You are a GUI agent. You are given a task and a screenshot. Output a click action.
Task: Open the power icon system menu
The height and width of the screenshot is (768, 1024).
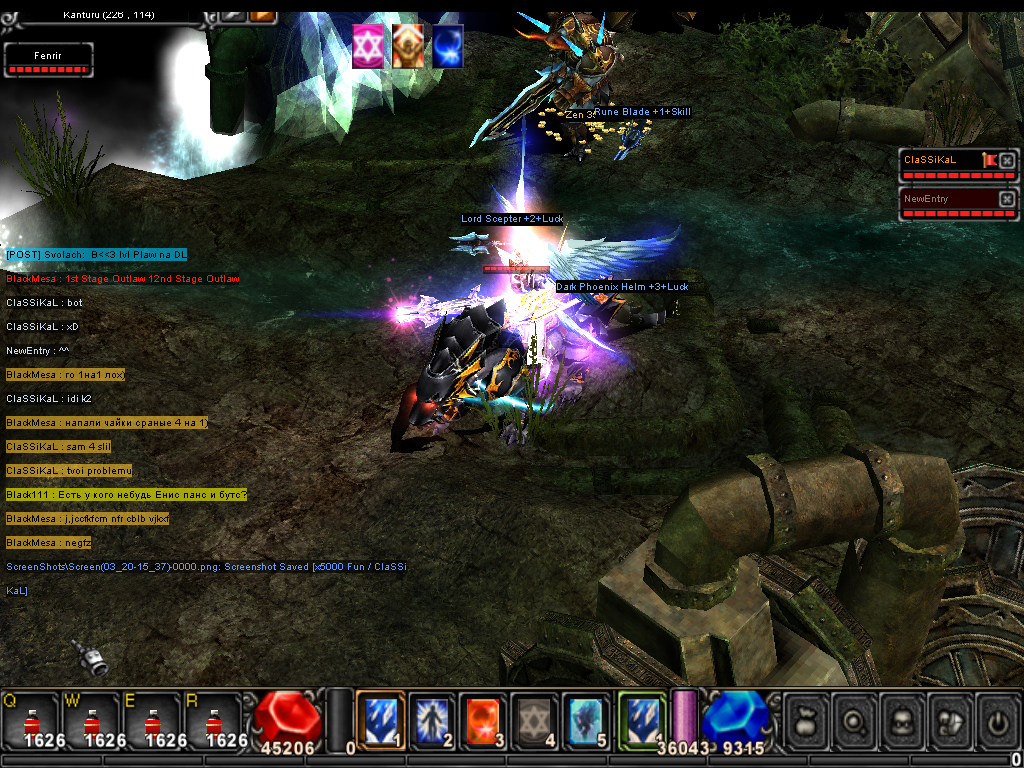coord(997,720)
